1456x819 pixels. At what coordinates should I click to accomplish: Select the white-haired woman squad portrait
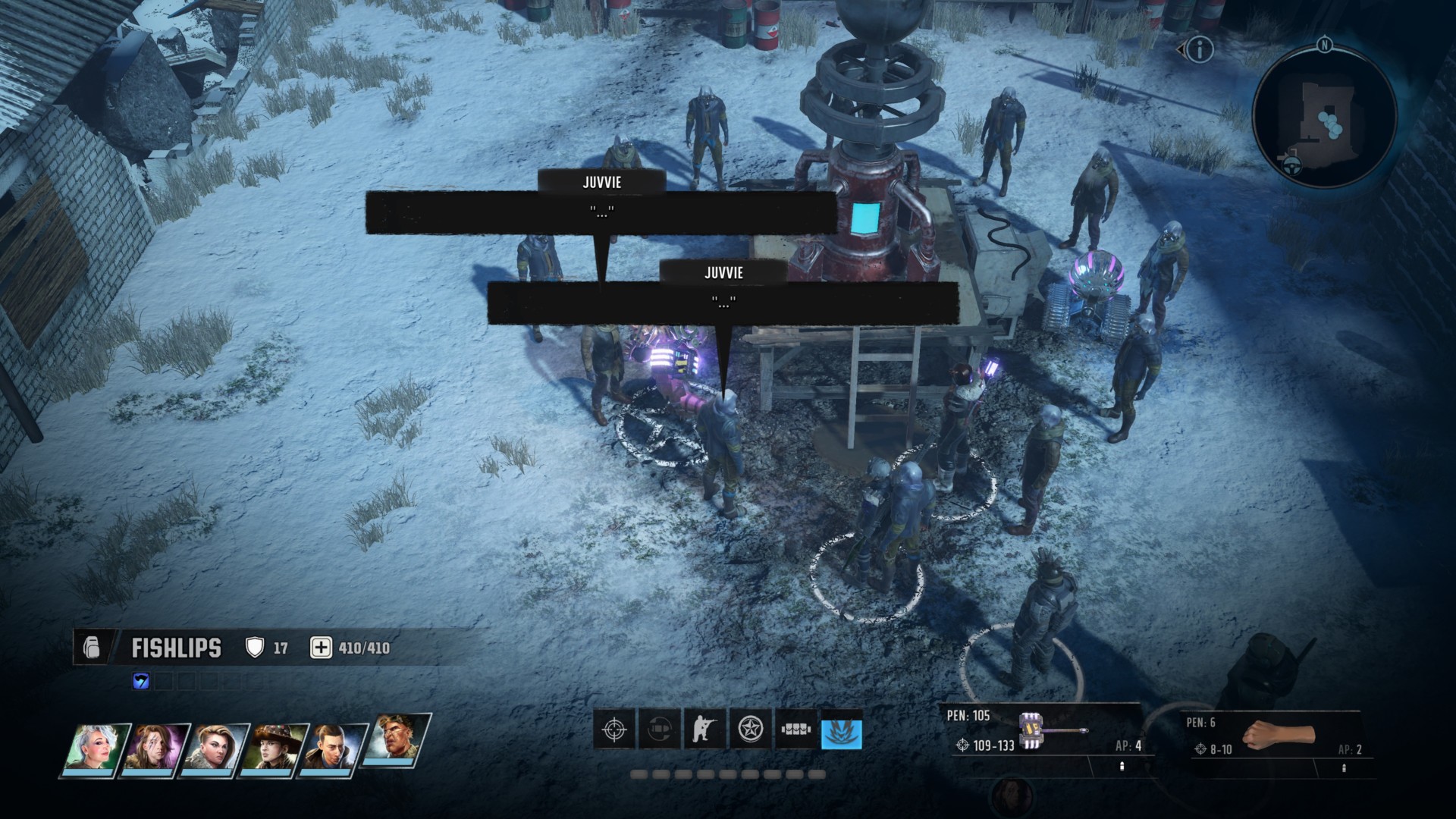[94, 748]
